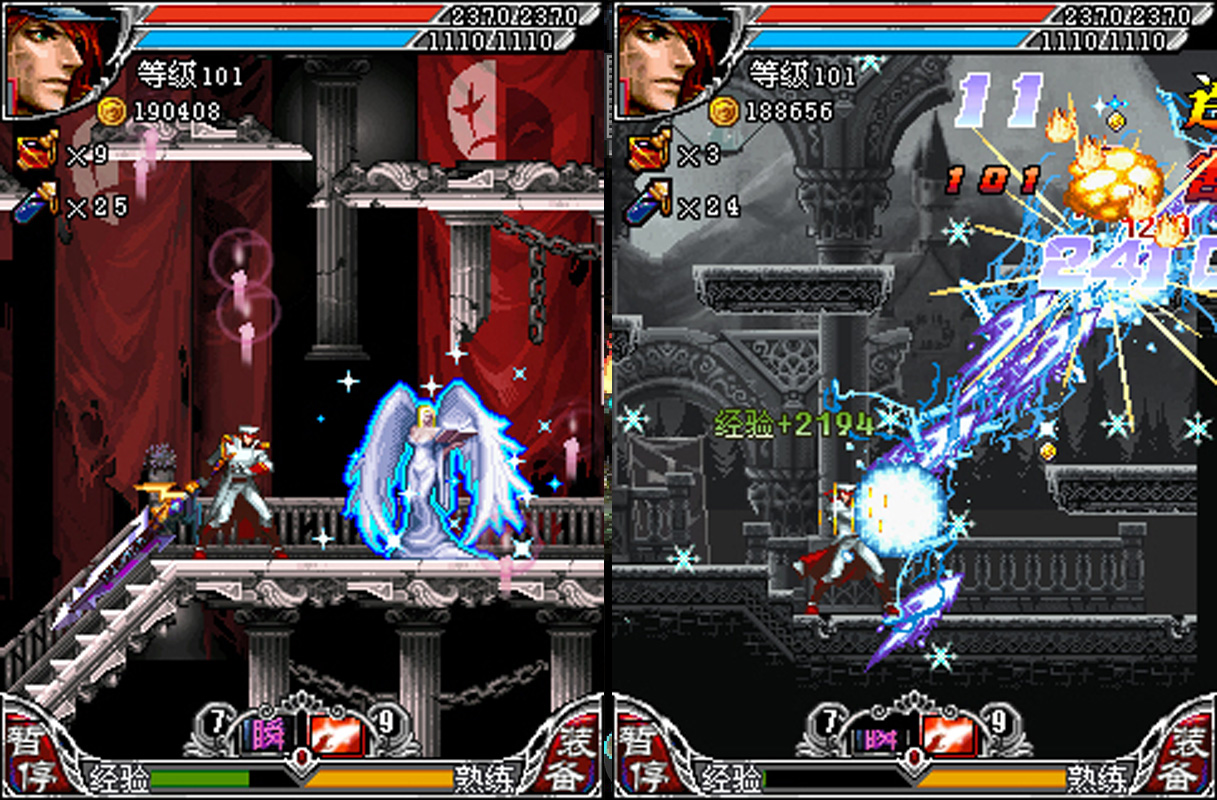The height and width of the screenshot is (800, 1217).
Task: Open 装备 (Equipment) in the red-curtain scene
Action: click(578, 758)
